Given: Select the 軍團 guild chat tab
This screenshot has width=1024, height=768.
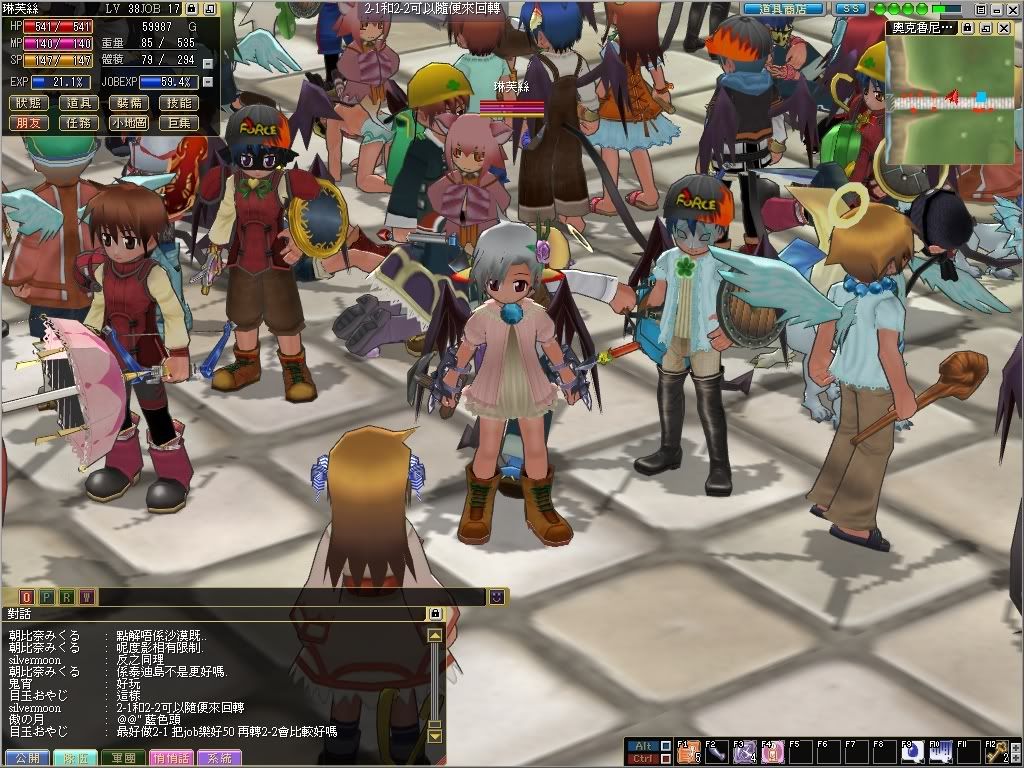Looking at the screenshot, I should (x=125, y=759).
